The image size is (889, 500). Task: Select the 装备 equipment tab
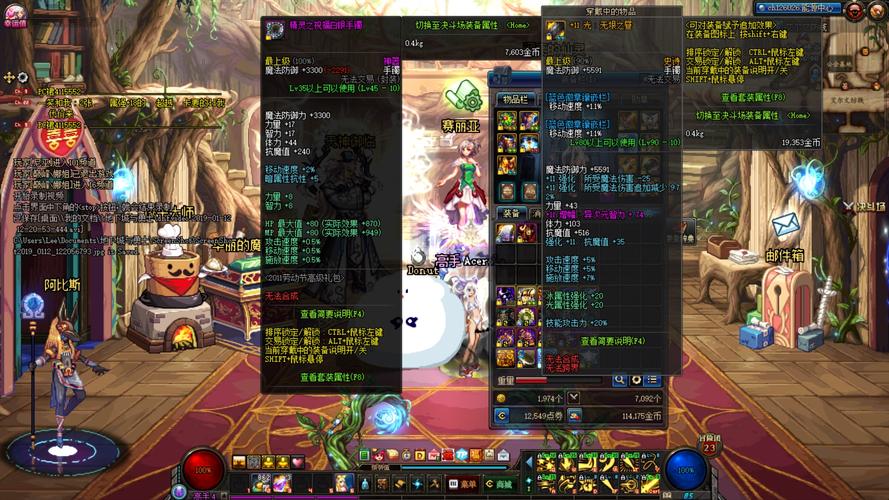pos(511,213)
